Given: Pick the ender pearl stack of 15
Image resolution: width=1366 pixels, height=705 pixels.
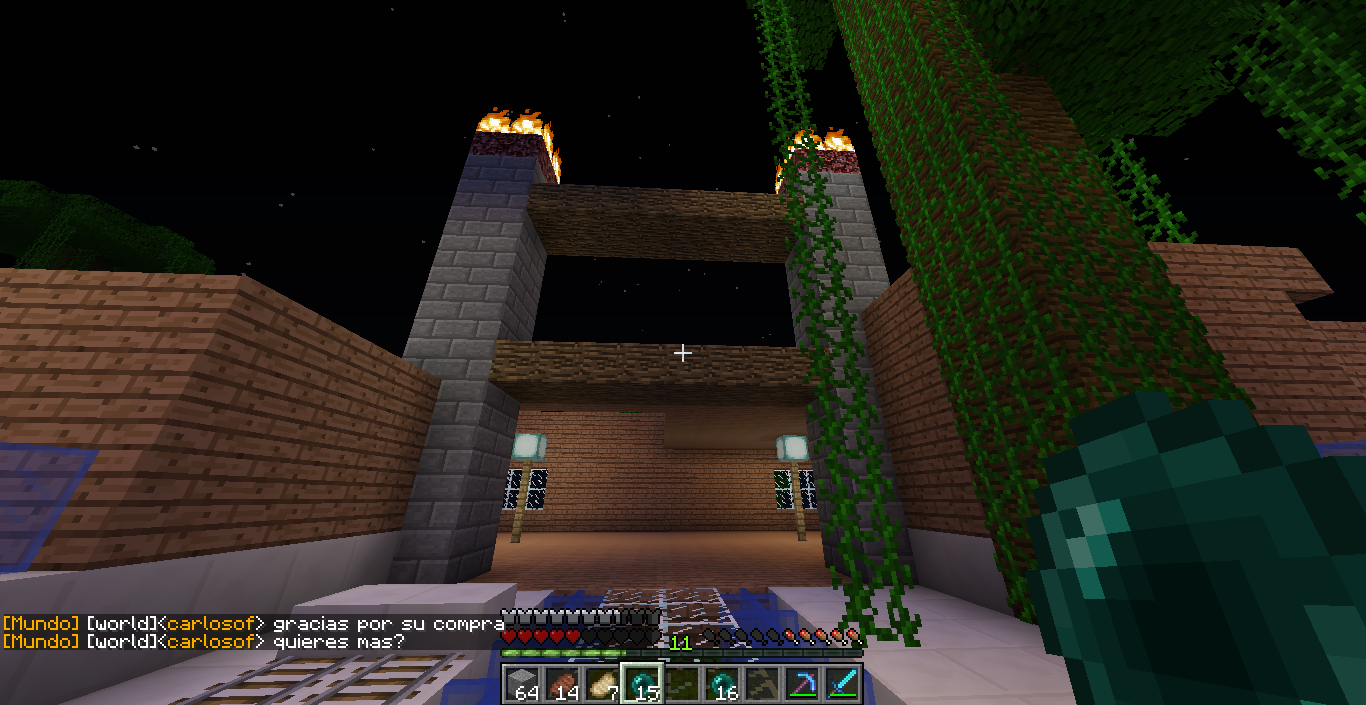Looking at the screenshot, I should pyautogui.click(x=642, y=684).
